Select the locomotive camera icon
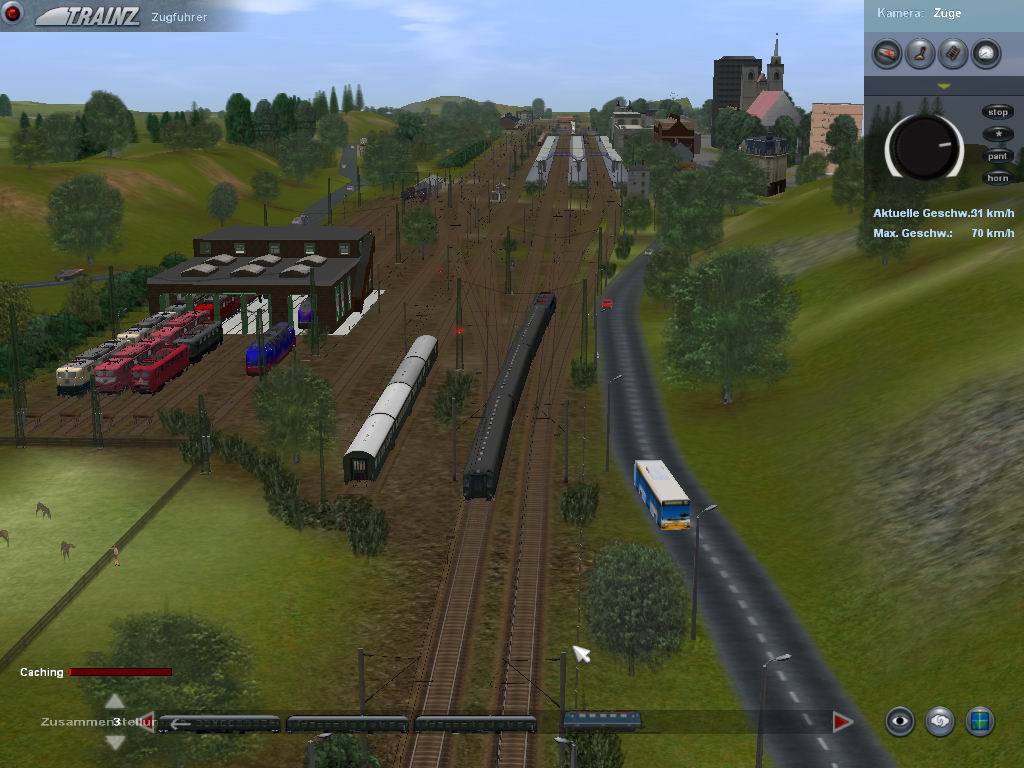This screenshot has height=768, width=1024. [887, 53]
